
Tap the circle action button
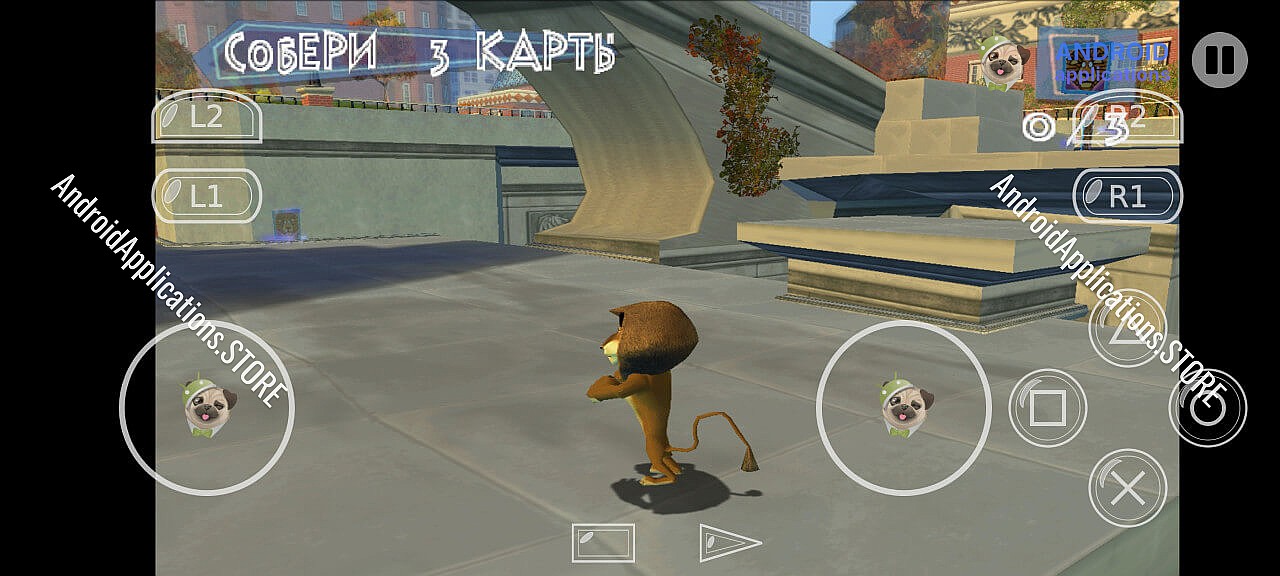[1208, 408]
